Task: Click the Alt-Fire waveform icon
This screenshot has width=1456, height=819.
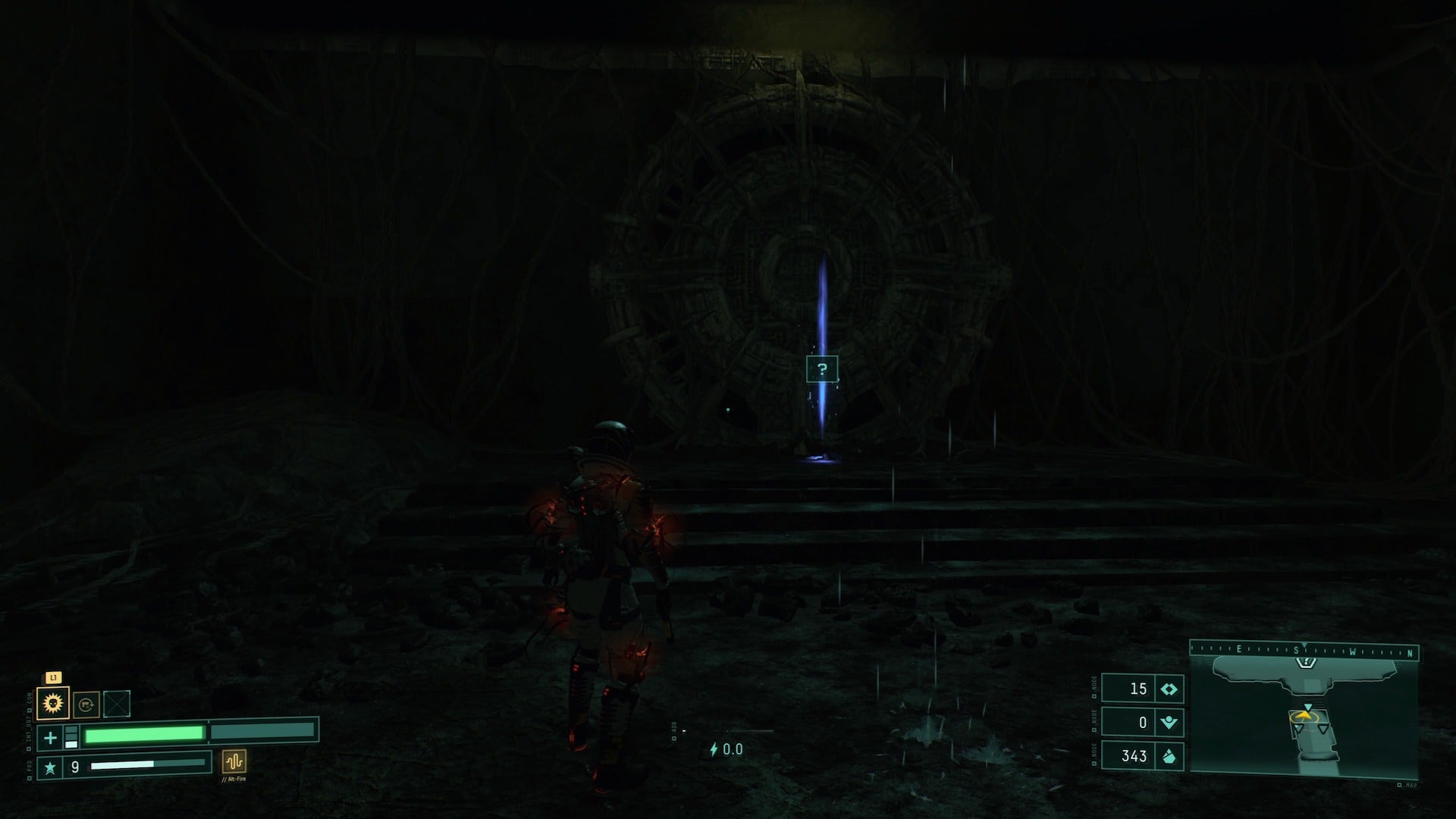Action: tap(234, 762)
